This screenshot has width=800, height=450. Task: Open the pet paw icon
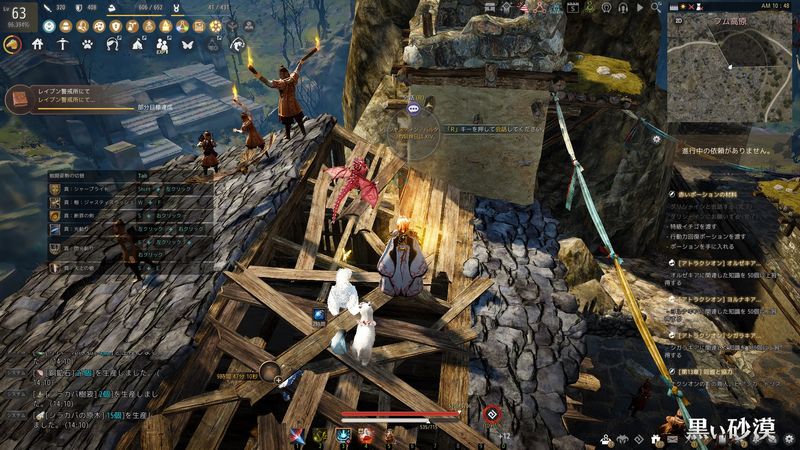(88, 44)
